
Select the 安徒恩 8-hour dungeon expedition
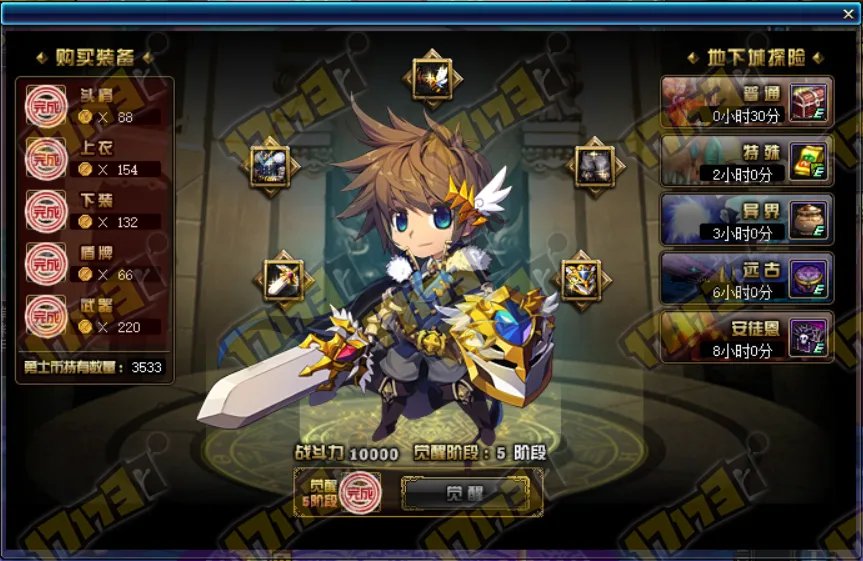(x=746, y=336)
